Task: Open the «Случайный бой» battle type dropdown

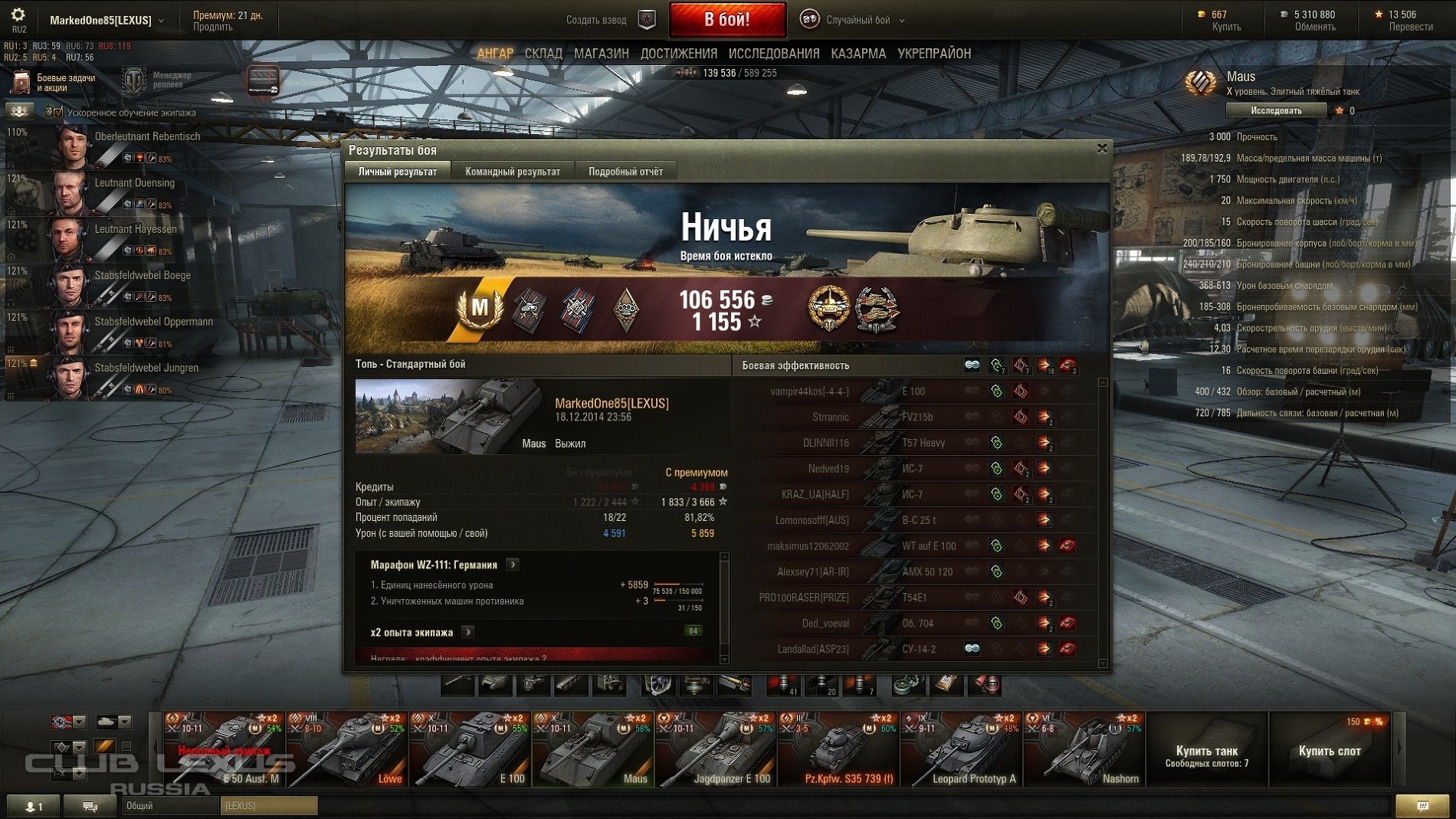Action: pyautogui.click(x=858, y=20)
